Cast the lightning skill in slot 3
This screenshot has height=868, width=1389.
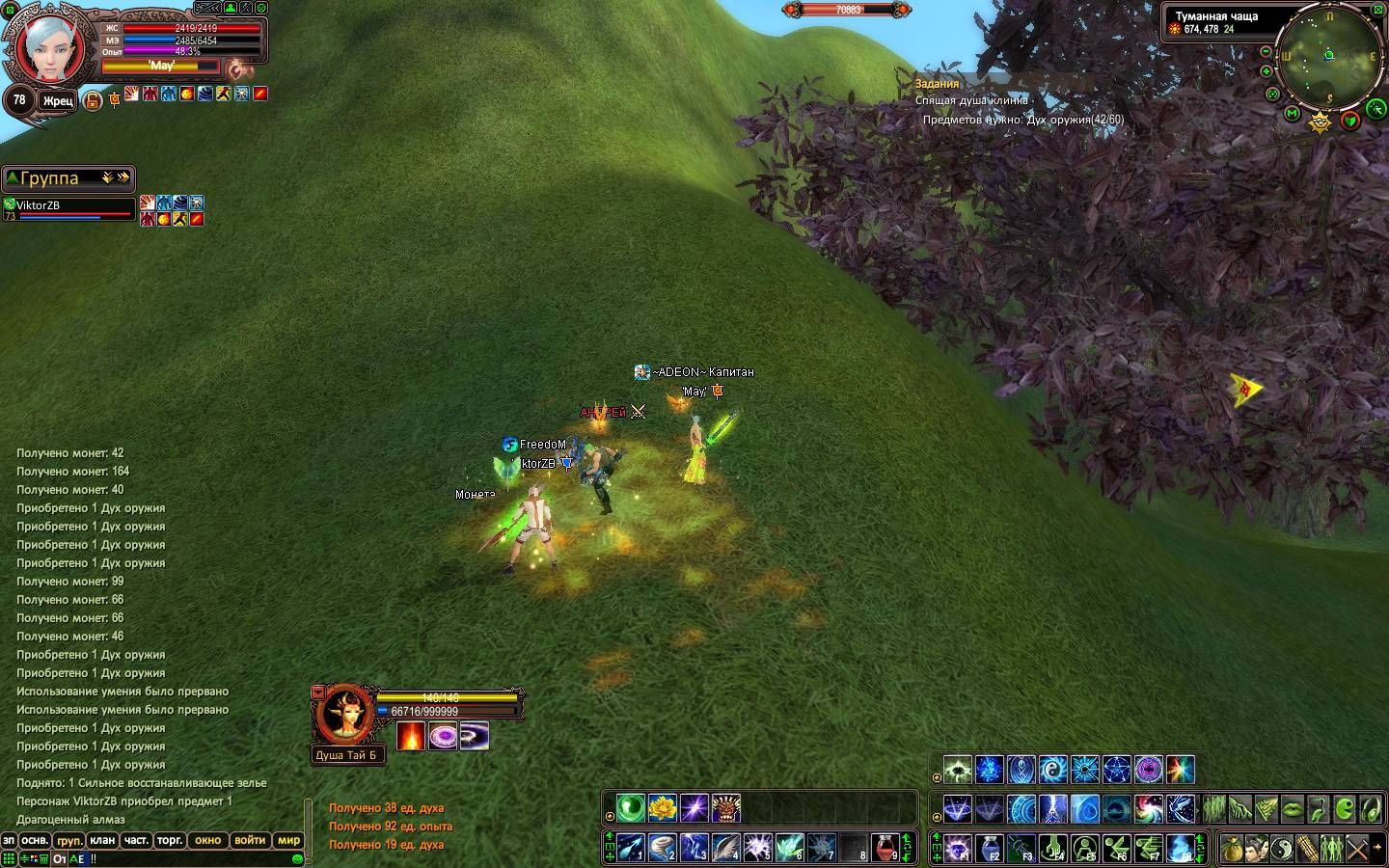pyautogui.click(x=694, y=847)
